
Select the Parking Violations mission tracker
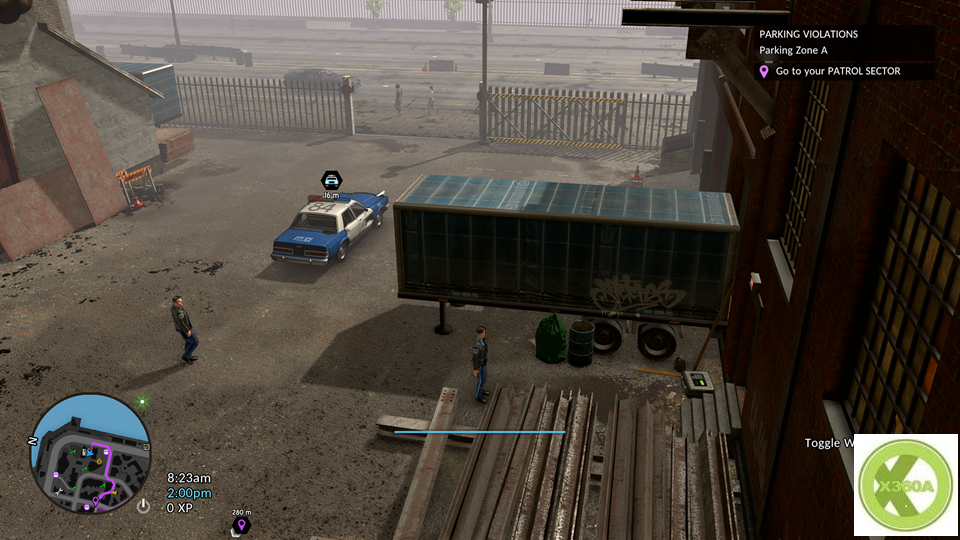tap(808, 34)
